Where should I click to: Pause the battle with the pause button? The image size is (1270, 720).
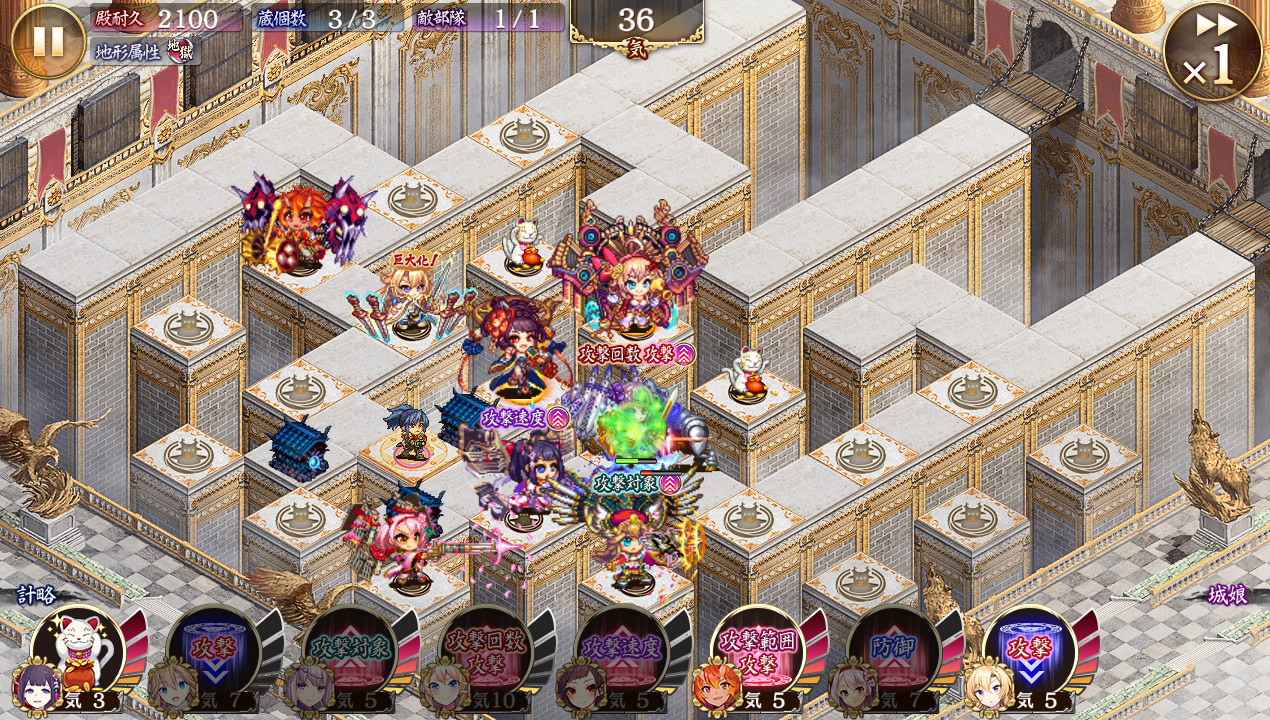[48, 42]
